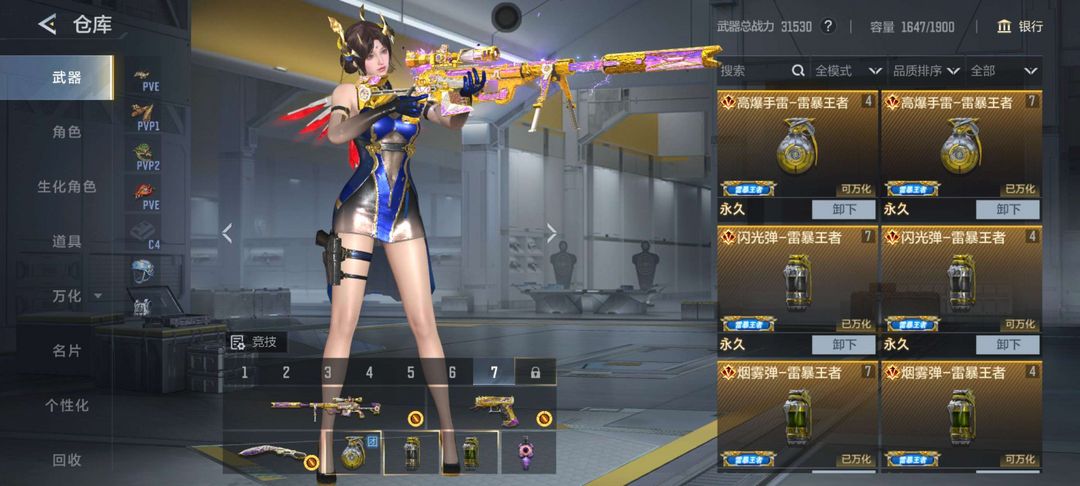1080x486 pixels.
Task: Open the 品质排序 sort dropdown
Action: (926, 71)
